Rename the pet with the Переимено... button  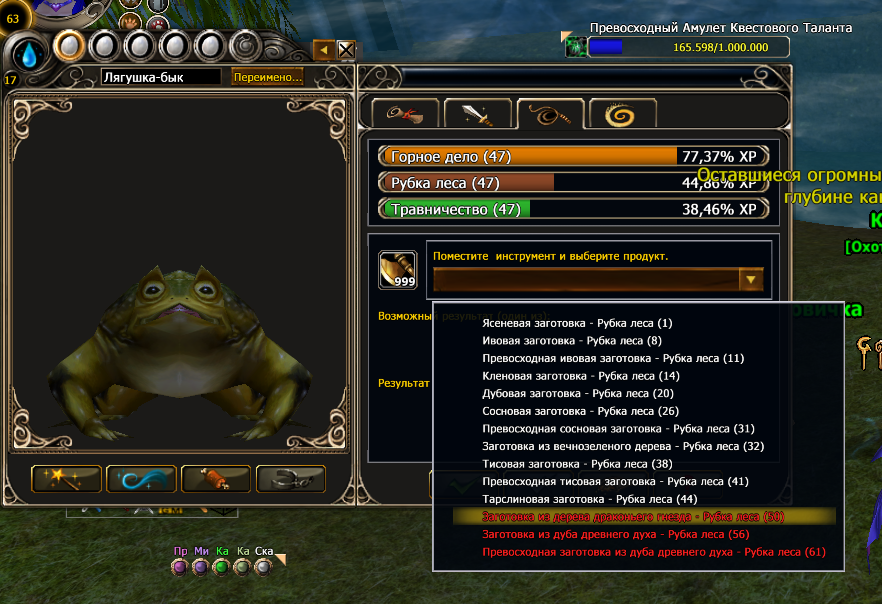267,77
